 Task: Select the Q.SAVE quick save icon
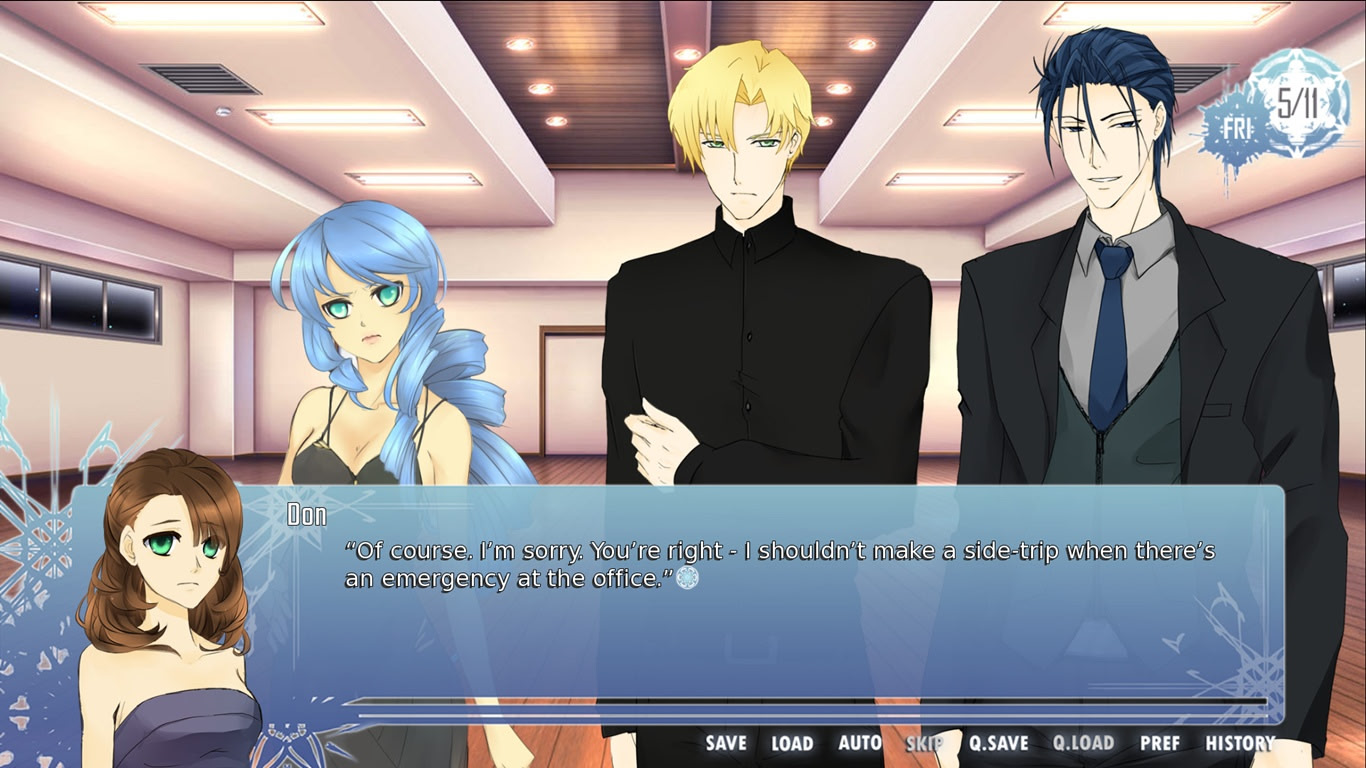click(1000, 744)
